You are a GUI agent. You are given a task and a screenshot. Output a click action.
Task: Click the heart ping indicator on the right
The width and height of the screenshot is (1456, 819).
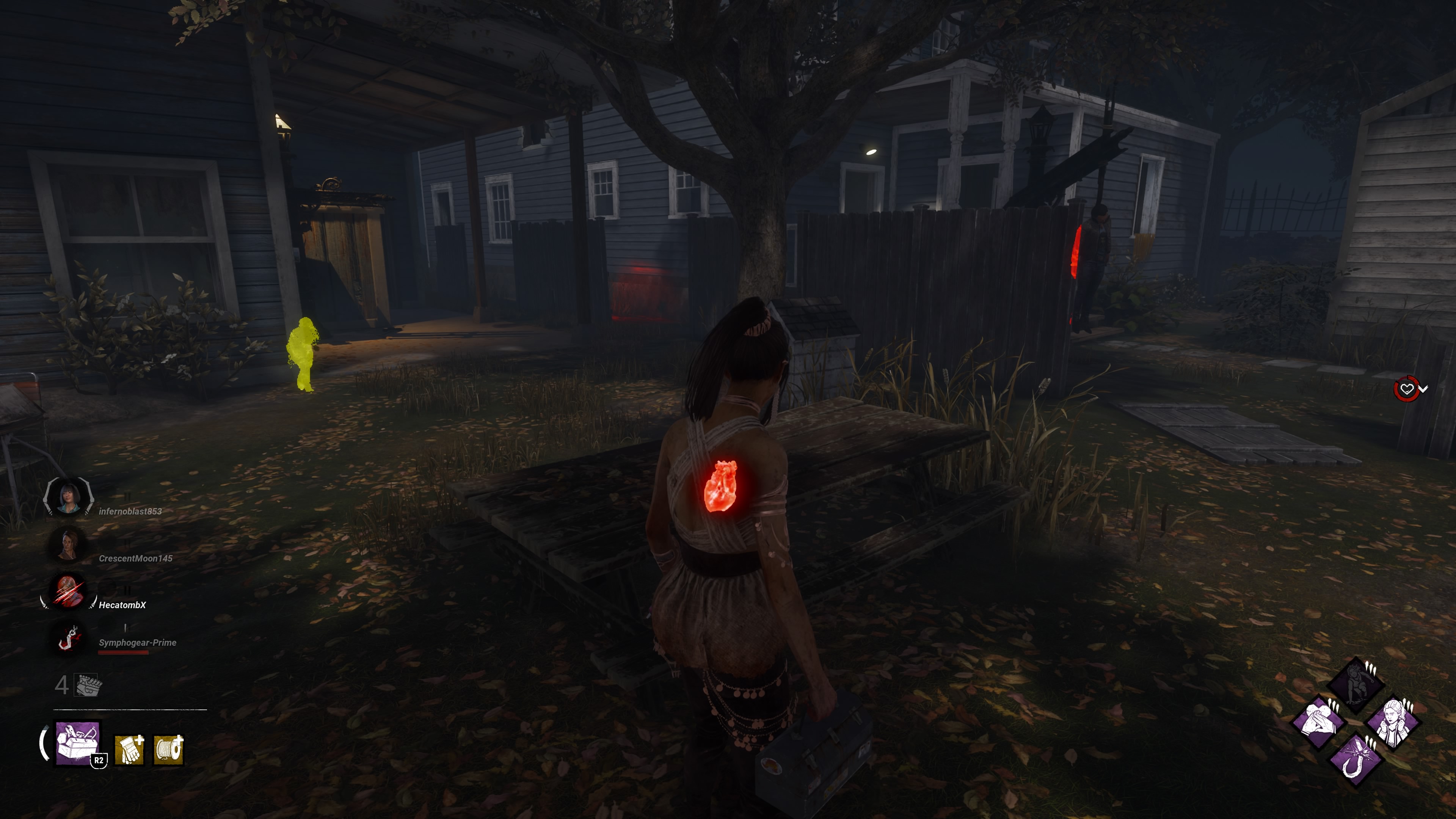[1407, 388]
